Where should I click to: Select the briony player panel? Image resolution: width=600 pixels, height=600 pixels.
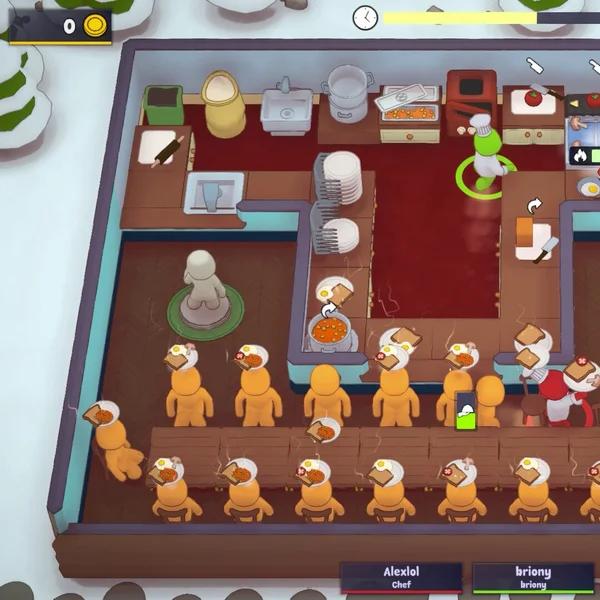click(x=533, y=577)
